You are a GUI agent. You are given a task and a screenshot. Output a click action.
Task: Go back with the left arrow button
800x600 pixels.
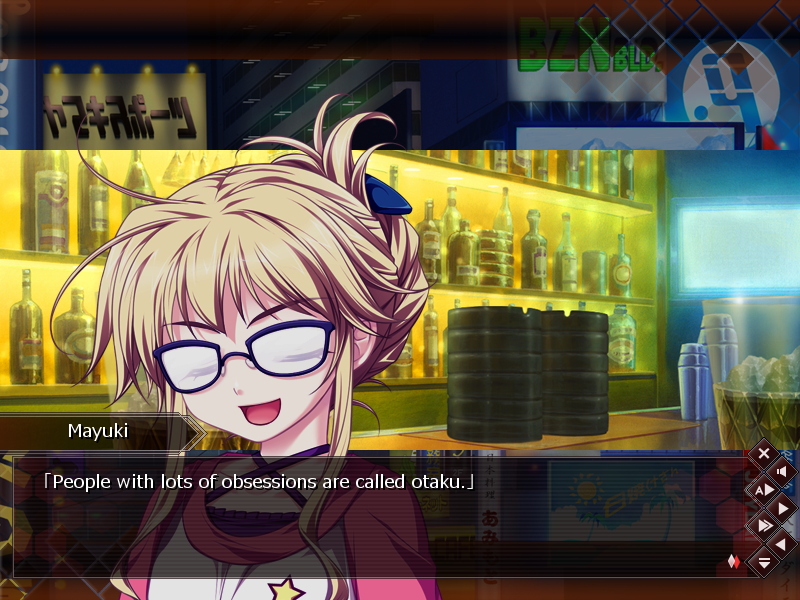tap(782, 543)
